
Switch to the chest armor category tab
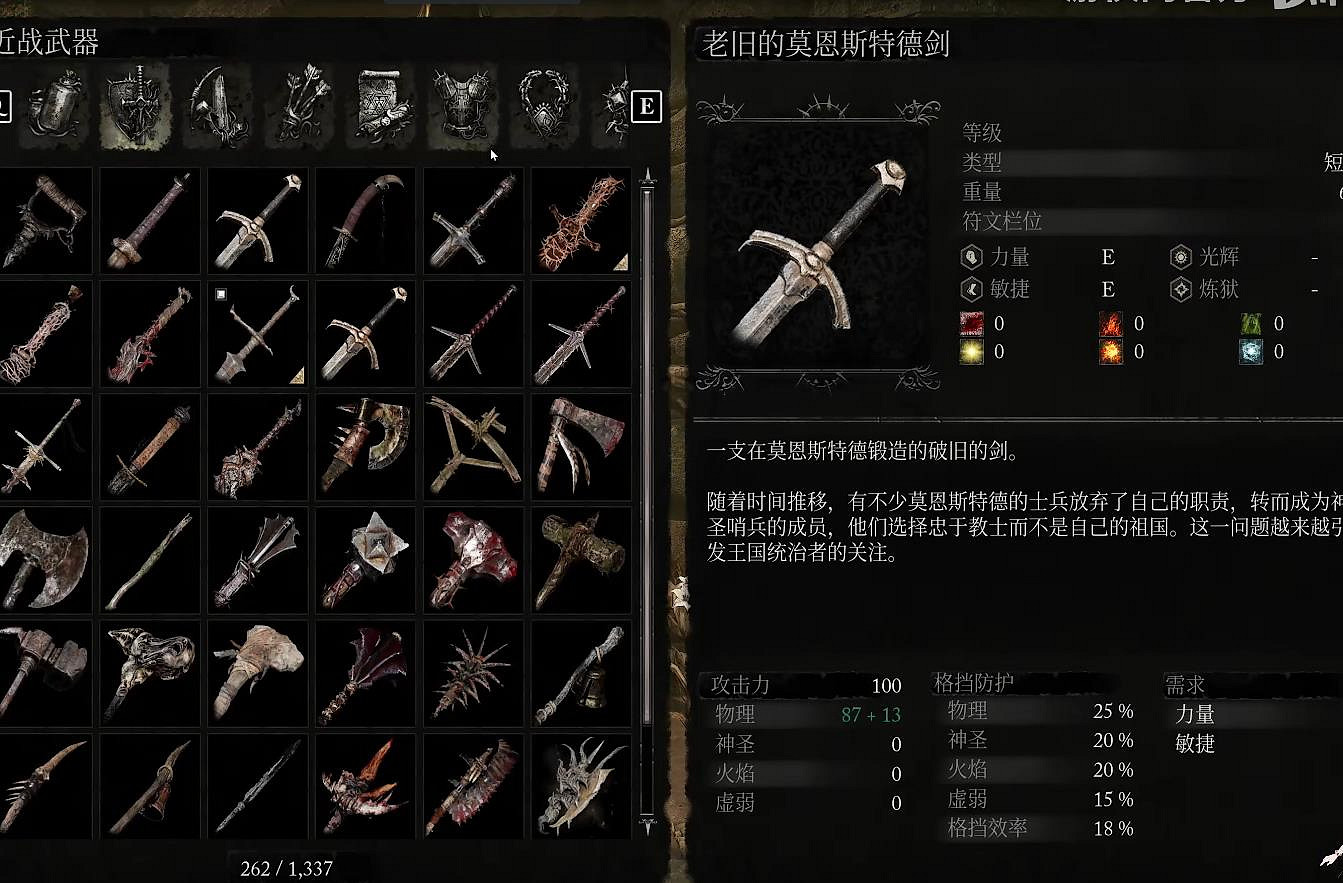460,105
